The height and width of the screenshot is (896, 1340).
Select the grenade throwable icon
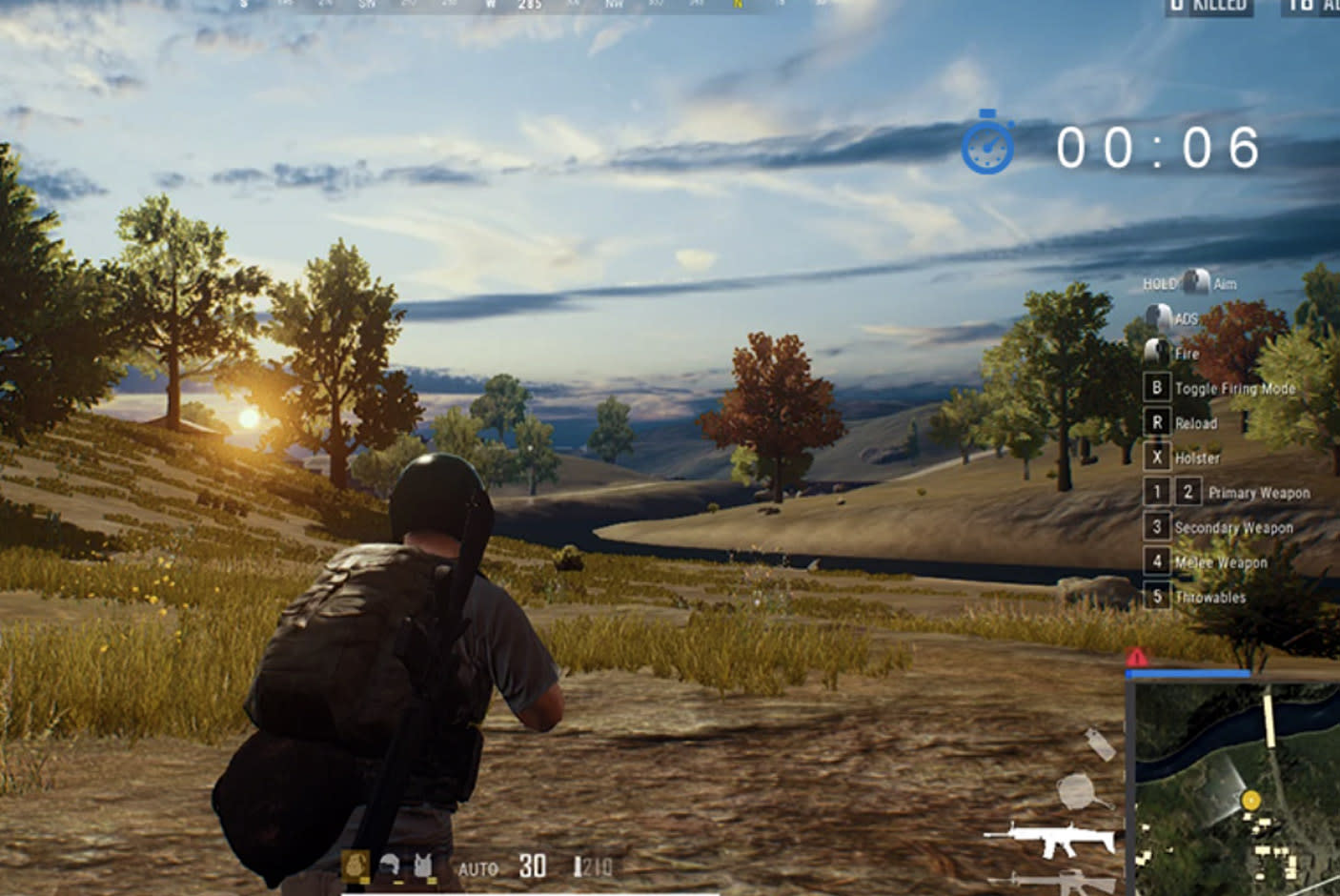tap(1099, 743)
